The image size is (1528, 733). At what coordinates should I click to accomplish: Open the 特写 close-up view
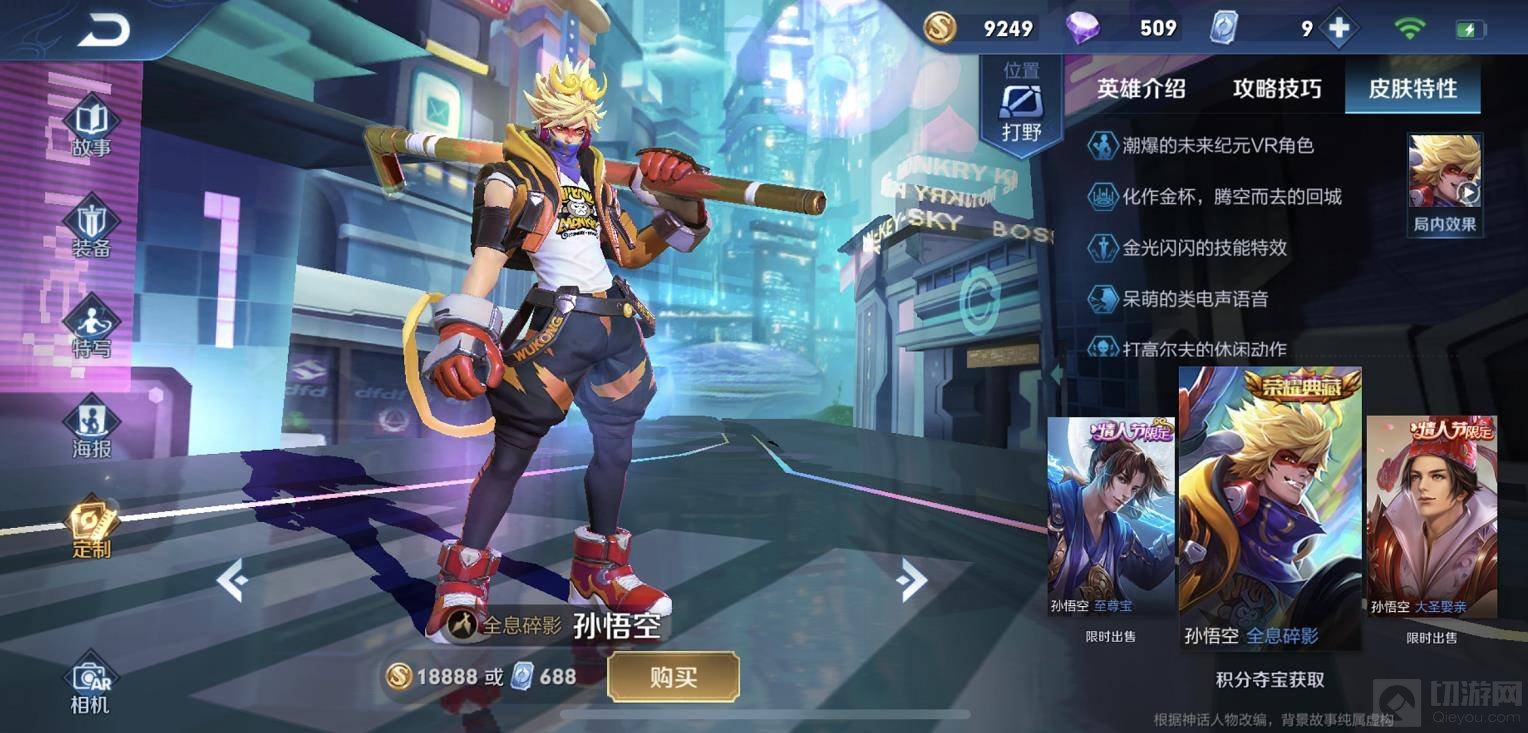click(91, 327)
